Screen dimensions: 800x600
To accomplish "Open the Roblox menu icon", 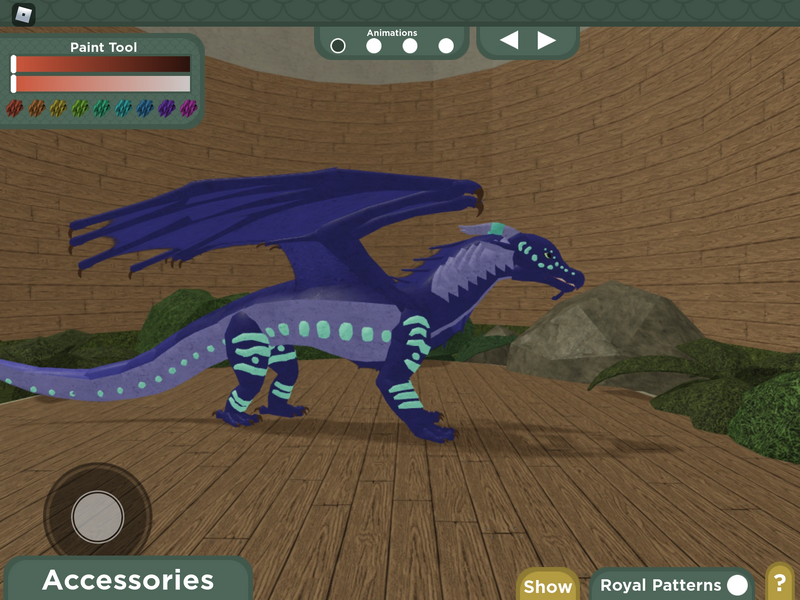I will click(23, 14).
